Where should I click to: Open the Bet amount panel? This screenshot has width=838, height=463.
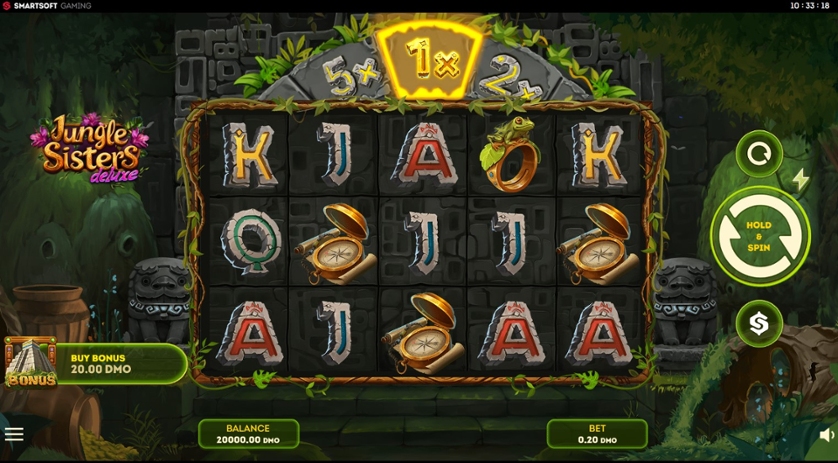(596, 434)
